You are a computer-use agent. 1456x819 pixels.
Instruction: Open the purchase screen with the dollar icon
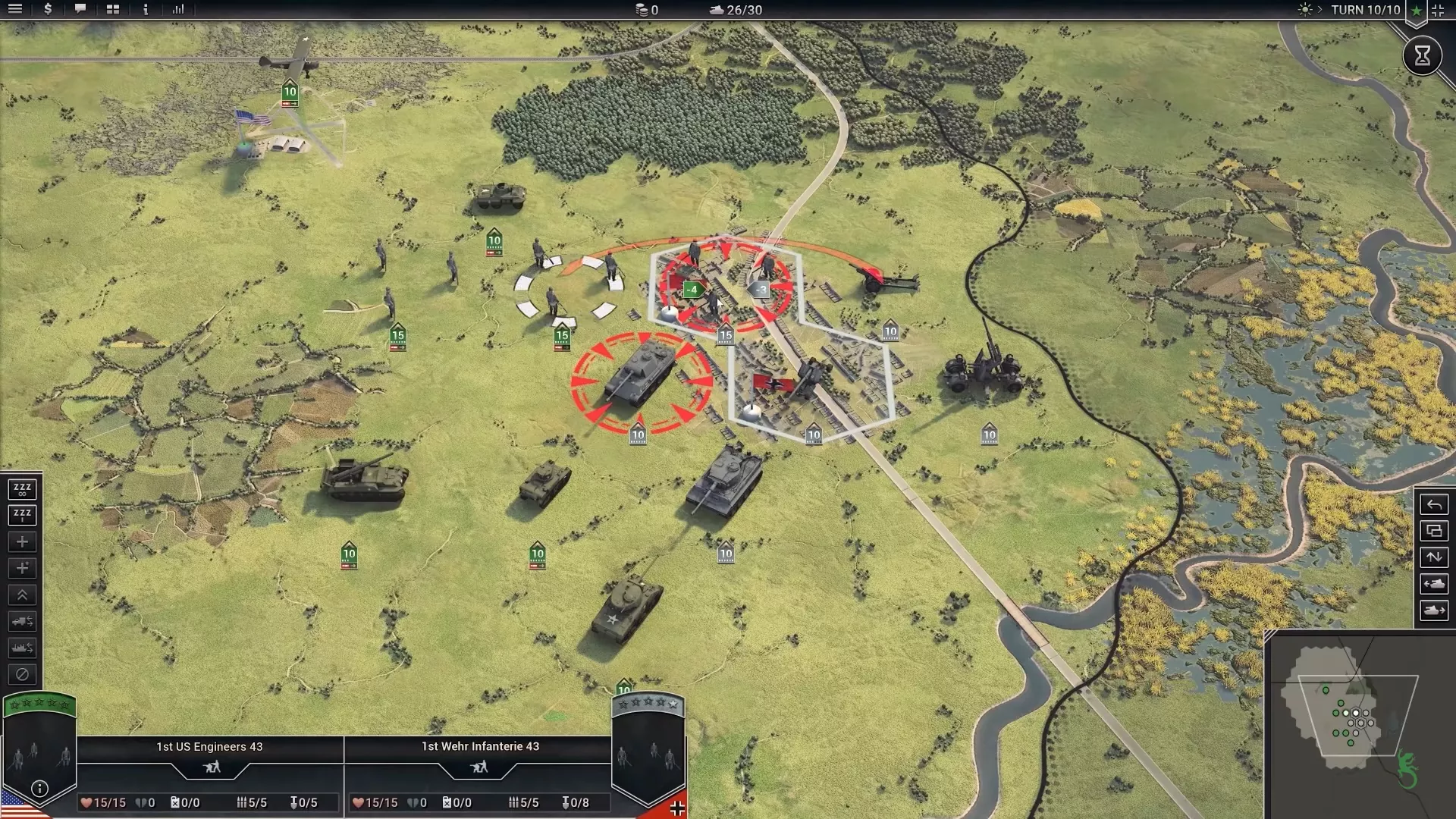48,10
